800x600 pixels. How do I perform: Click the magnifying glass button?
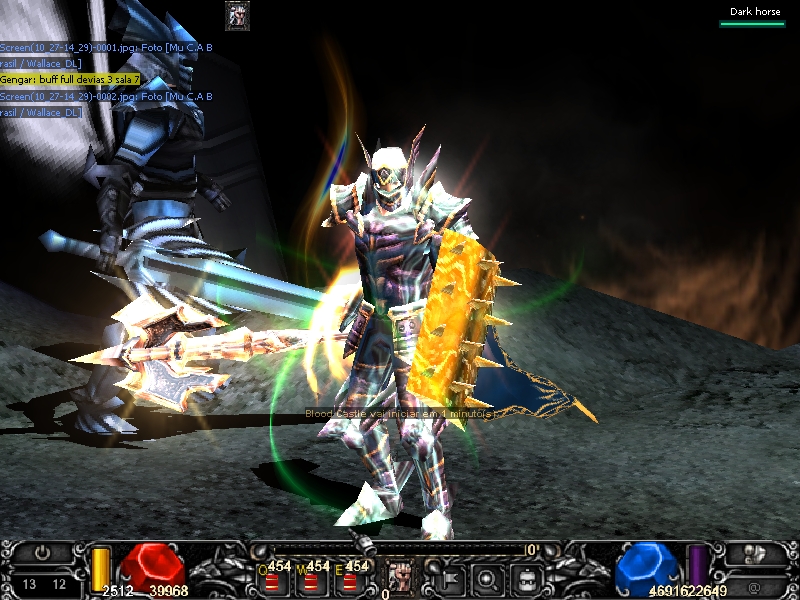click(489, 577)
